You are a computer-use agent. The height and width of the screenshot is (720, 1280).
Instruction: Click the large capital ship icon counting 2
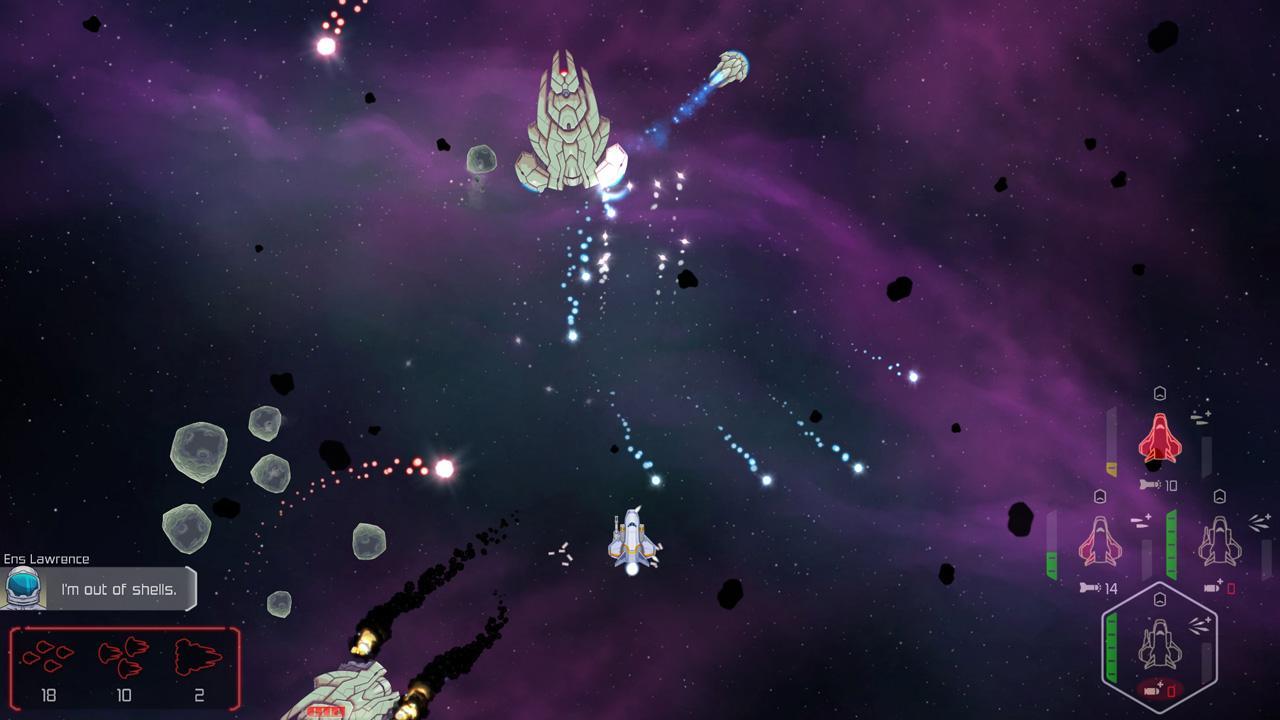click(x=197, y=655)
